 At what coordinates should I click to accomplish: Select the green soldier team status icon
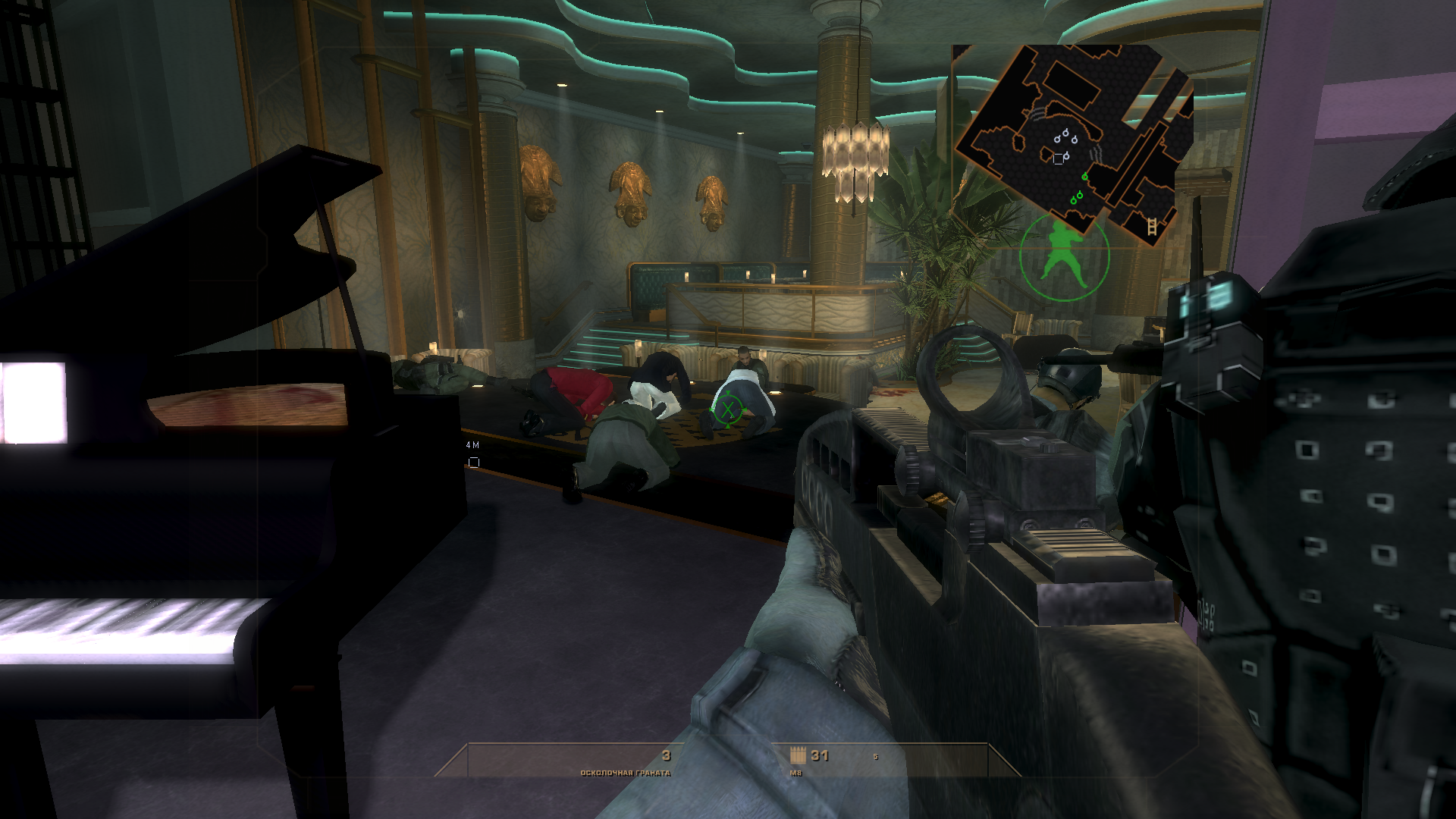coord(1065,258)
